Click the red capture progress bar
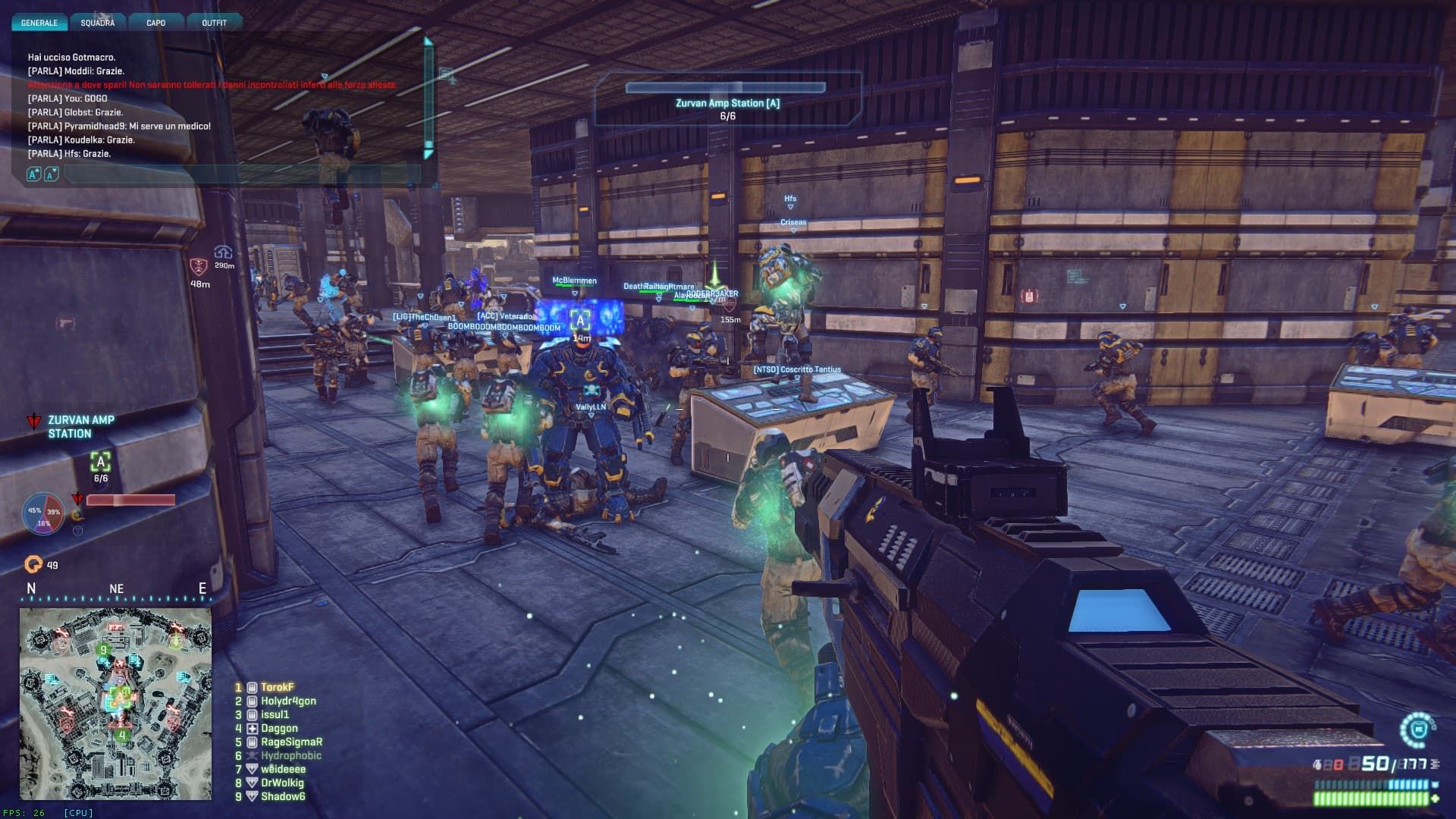1456x819 pixels. (132, 499)
